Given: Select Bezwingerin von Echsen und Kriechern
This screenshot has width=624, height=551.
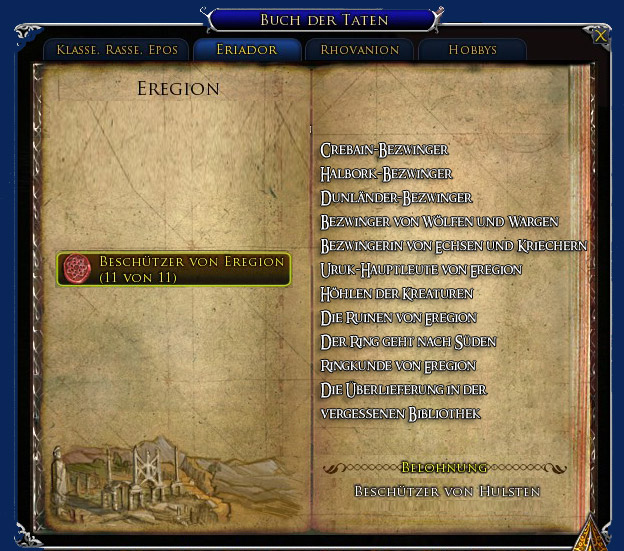Looking at the screenshot, I should tap(453, 246).
